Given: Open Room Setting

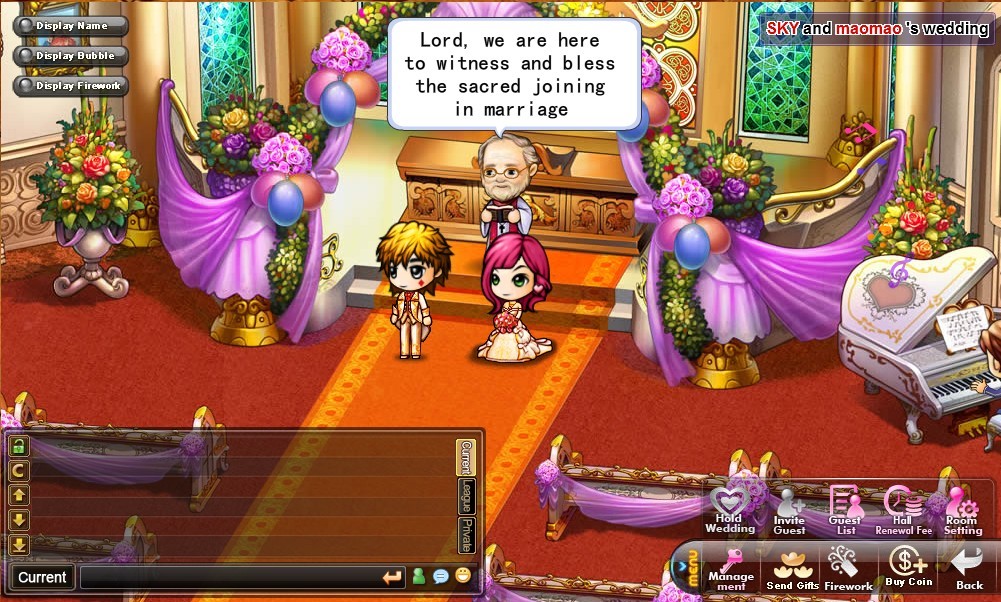Looking at the screenshot, I should [962, 510].
